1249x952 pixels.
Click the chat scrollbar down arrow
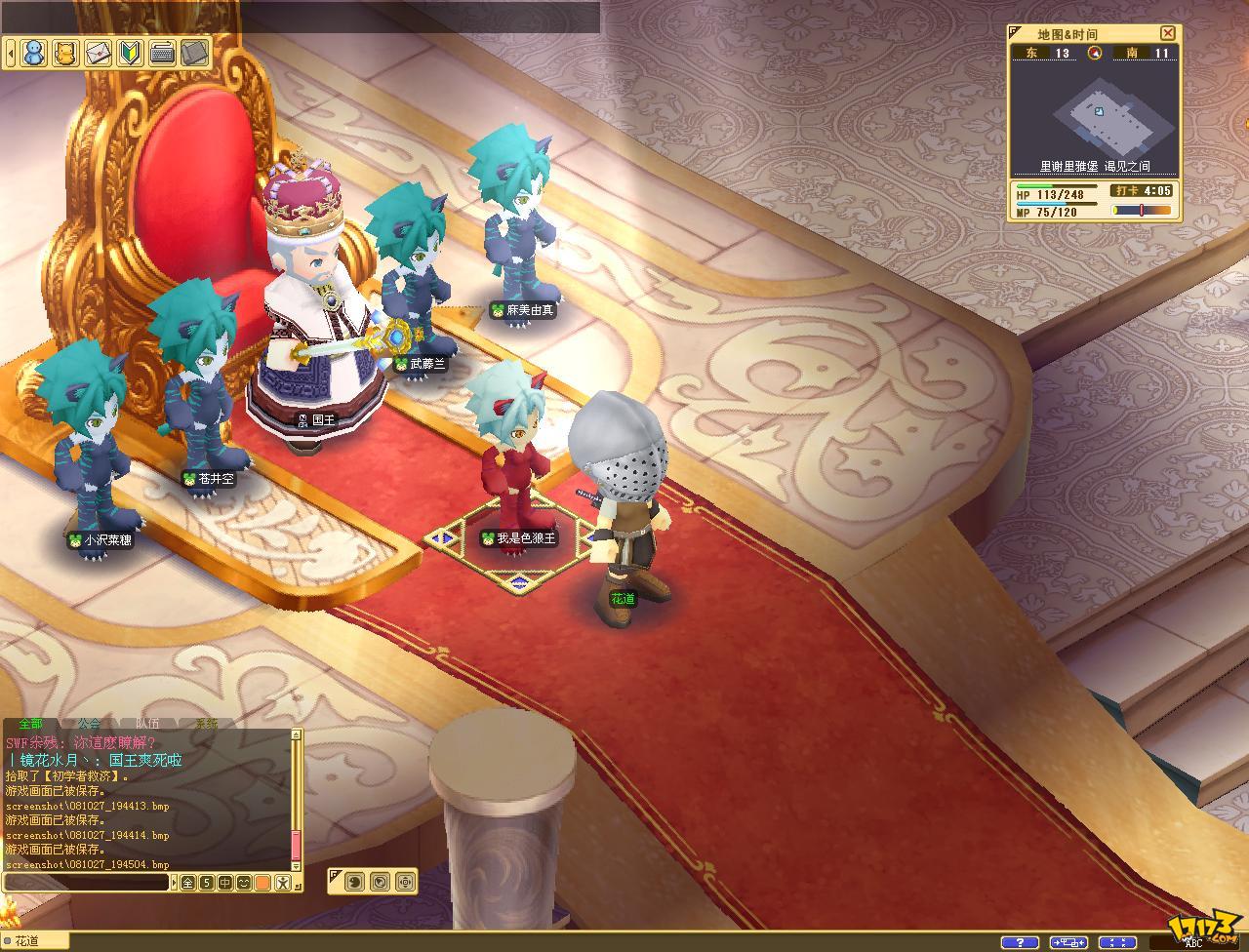(x=297, y=864)
